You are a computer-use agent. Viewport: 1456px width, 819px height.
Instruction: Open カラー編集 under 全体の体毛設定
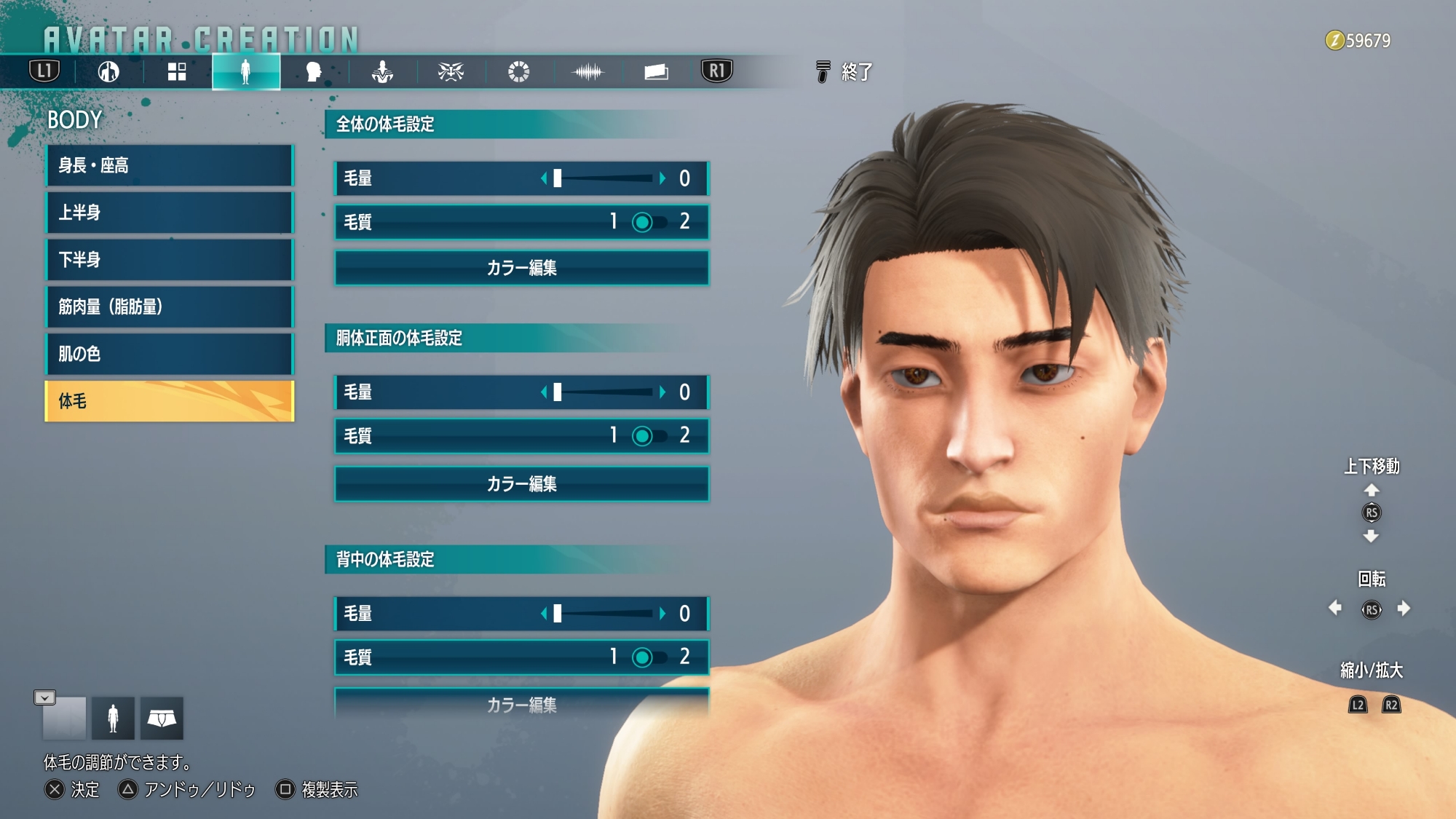(521, 268)
